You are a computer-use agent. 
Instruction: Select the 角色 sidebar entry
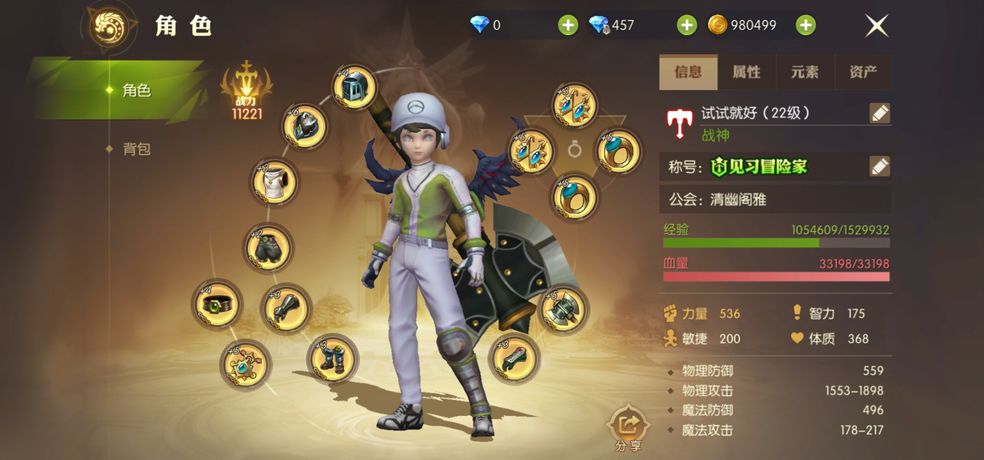click(x=136, y=91)
